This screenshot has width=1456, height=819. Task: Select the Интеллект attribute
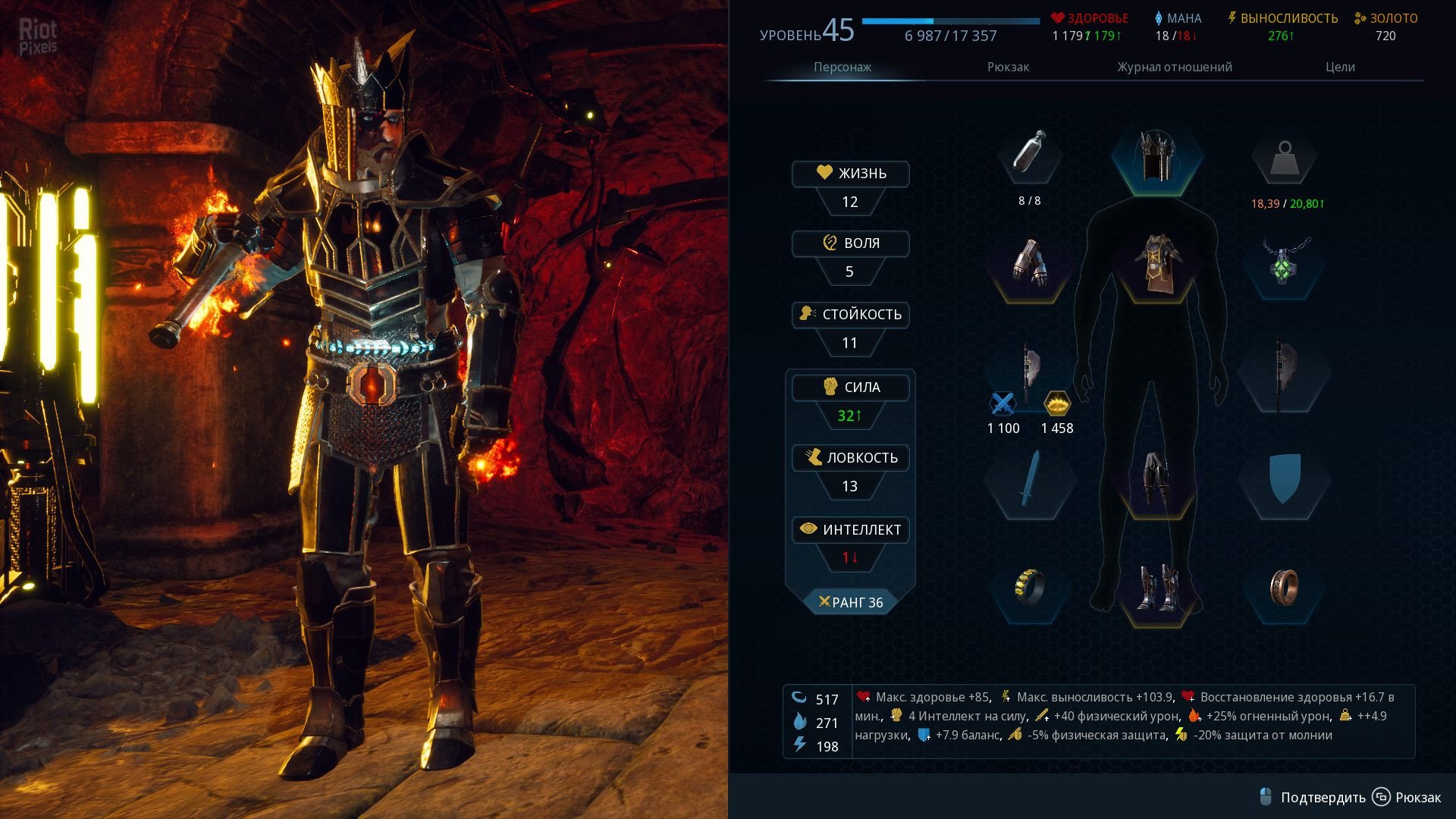click(850, 530)
